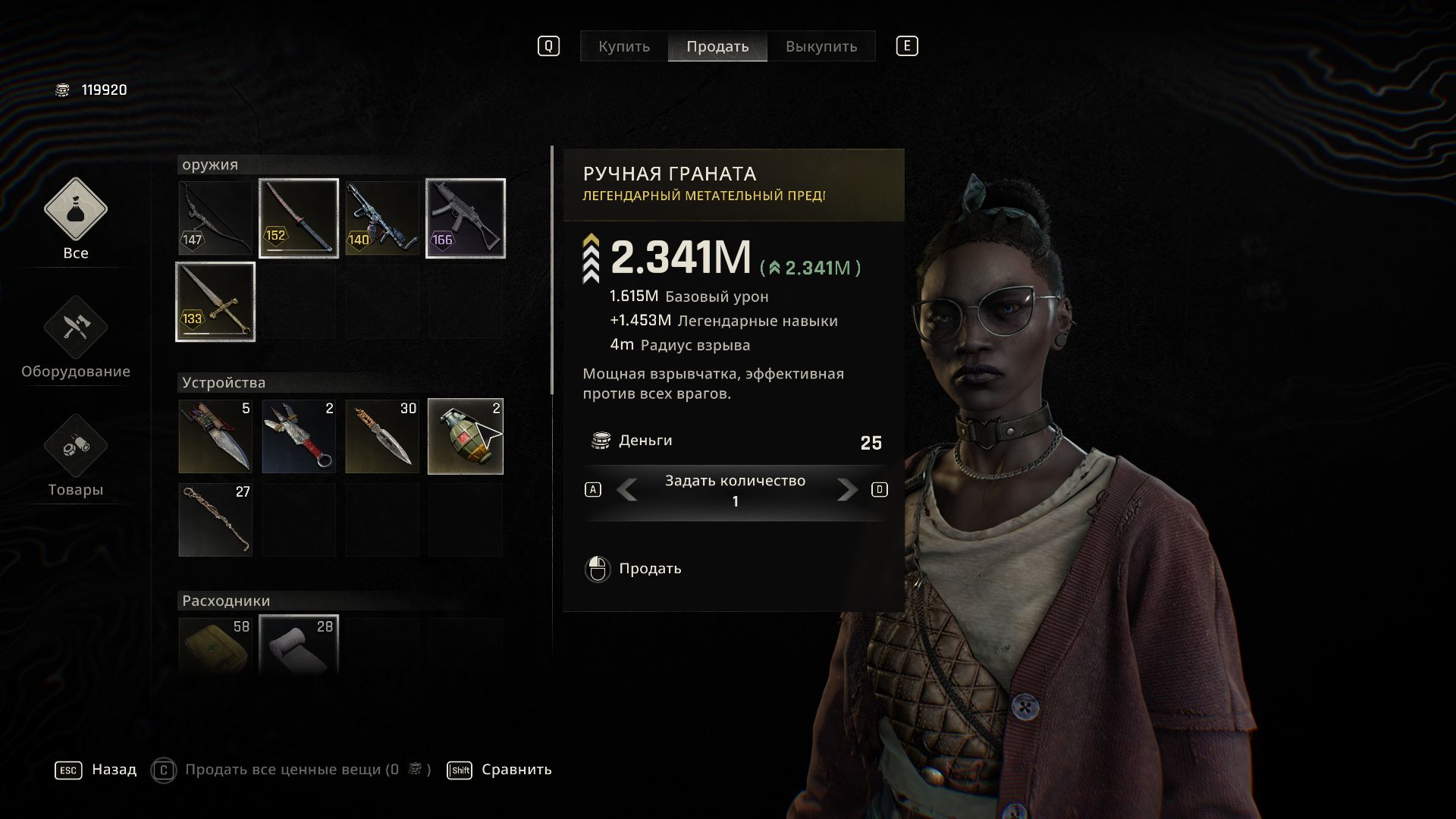This screenshot has height=819, width=1456.
Task: Decrease sell quantity with left arrow
Action: click(626, 490)
